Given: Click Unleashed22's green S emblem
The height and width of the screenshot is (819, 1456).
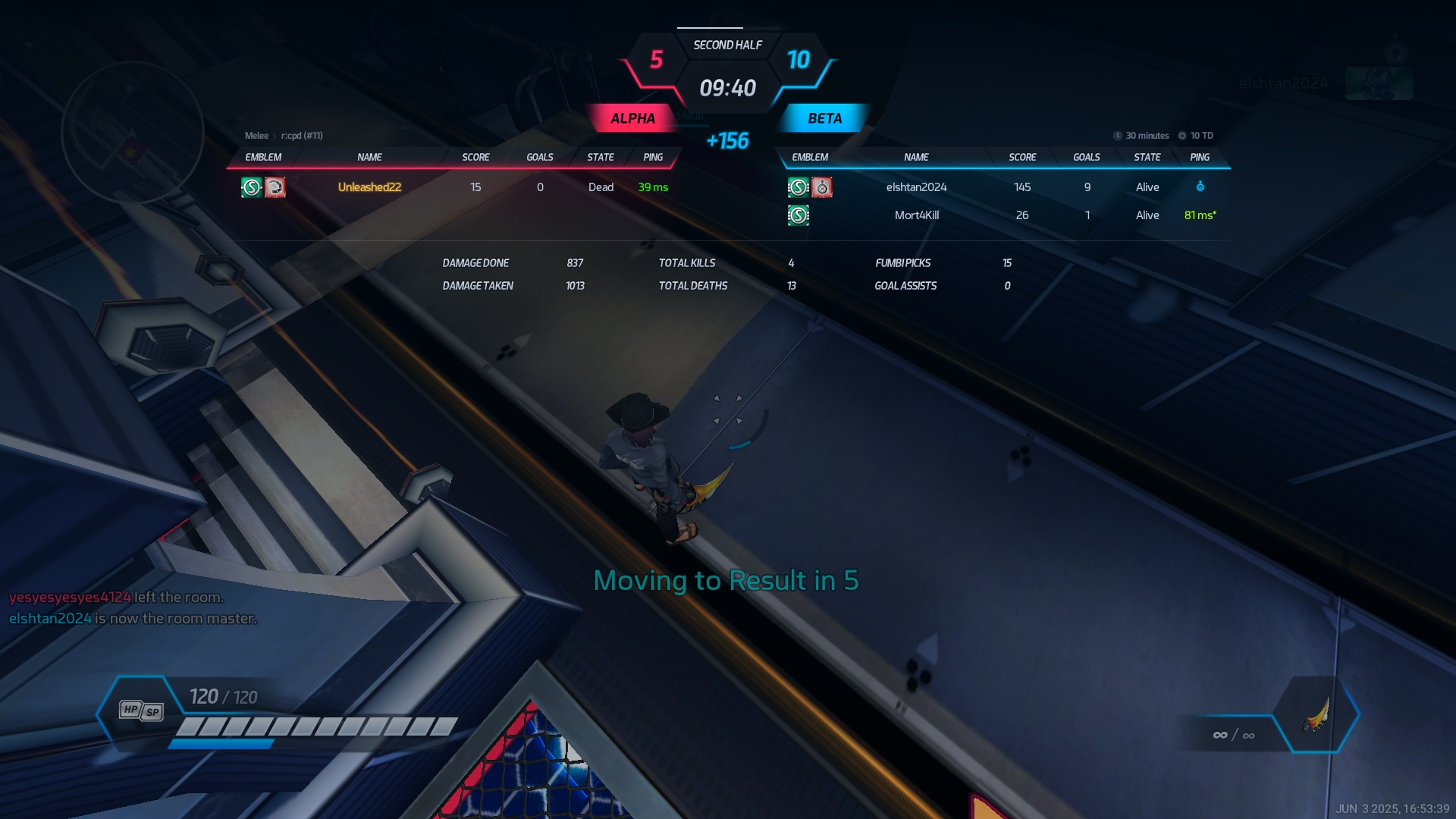Looking at the screenshot, I should click(251, 187).
